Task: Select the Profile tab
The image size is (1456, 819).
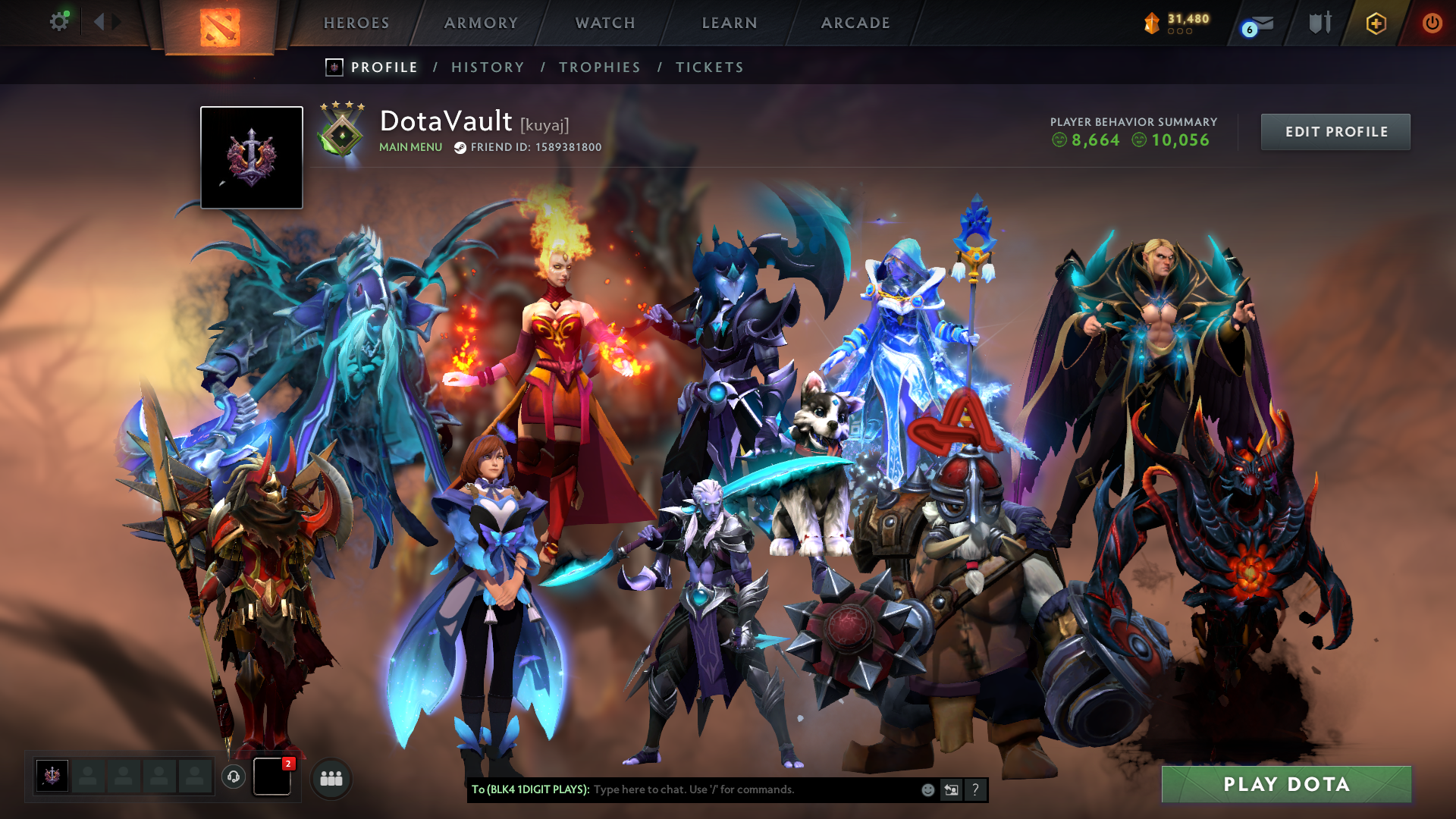Action: pos(384,67)
